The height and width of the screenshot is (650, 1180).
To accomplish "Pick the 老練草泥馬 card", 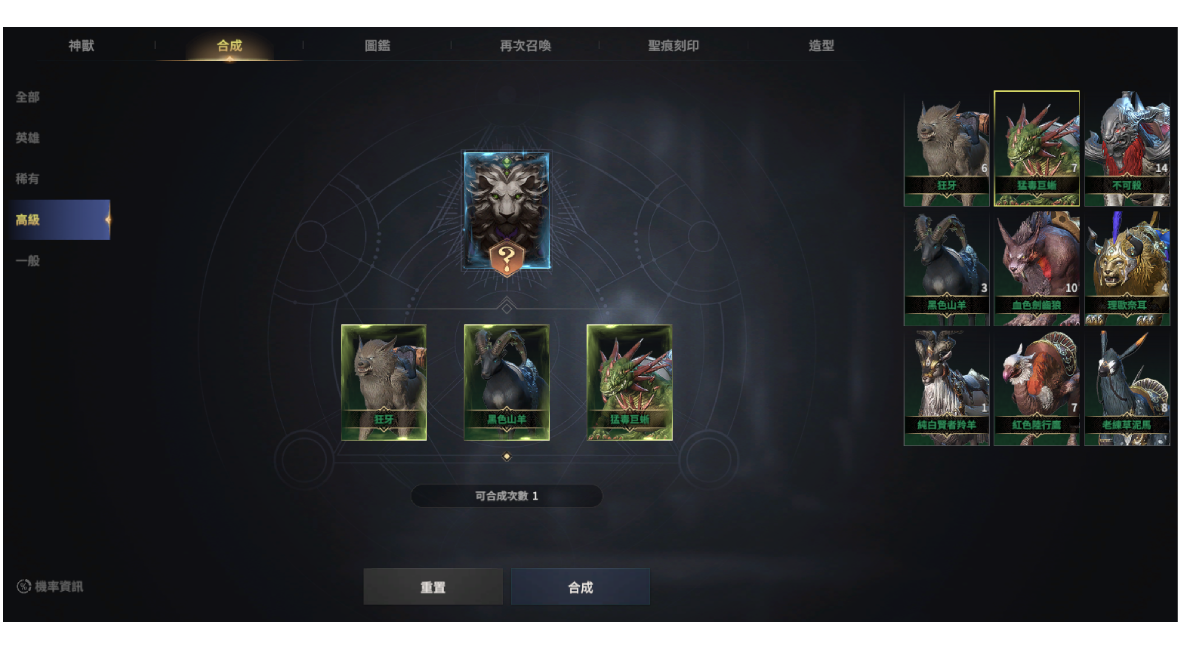I will (1127, 388).
